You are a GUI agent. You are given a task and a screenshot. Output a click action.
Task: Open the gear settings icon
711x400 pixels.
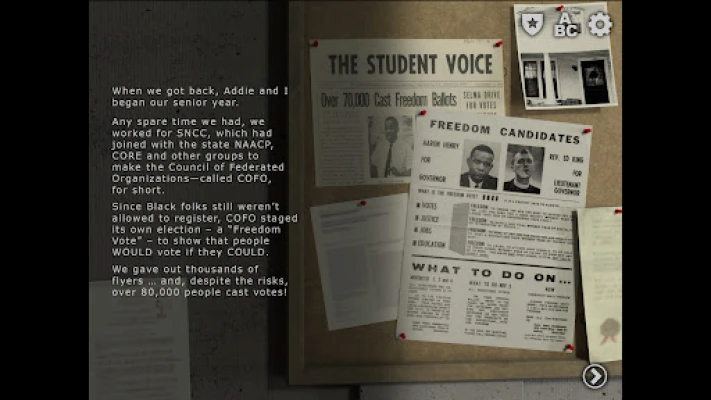click(600, 24)
